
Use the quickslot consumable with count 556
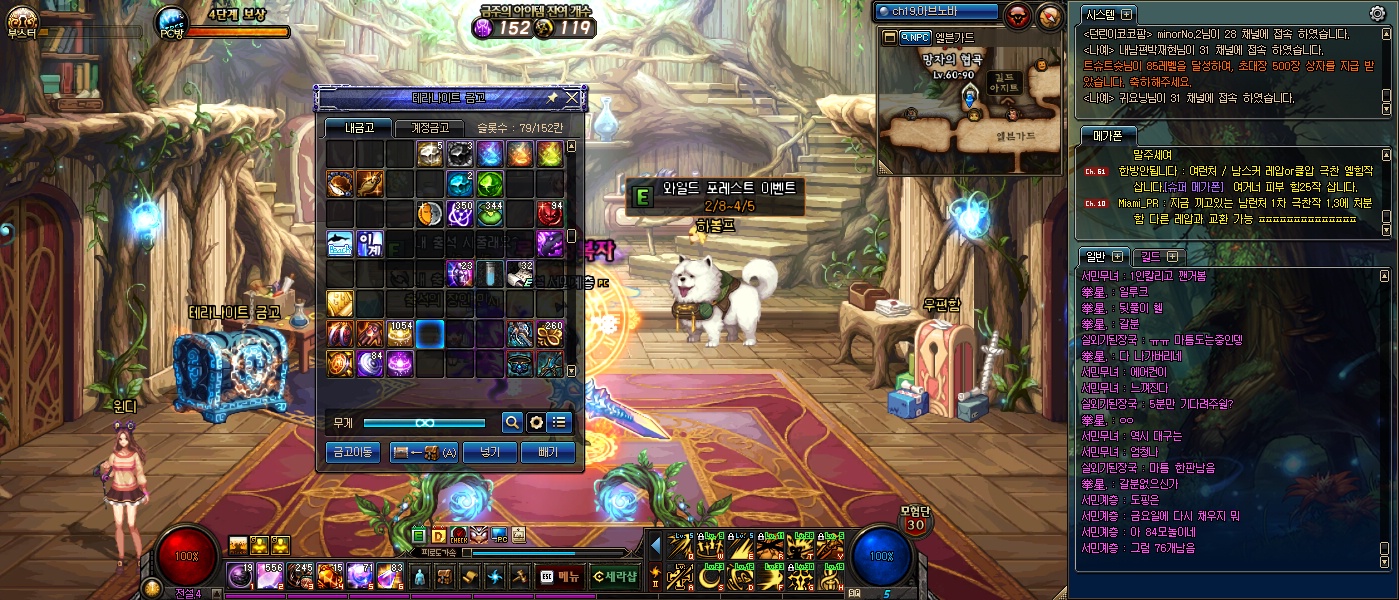(x=270, y=576)
